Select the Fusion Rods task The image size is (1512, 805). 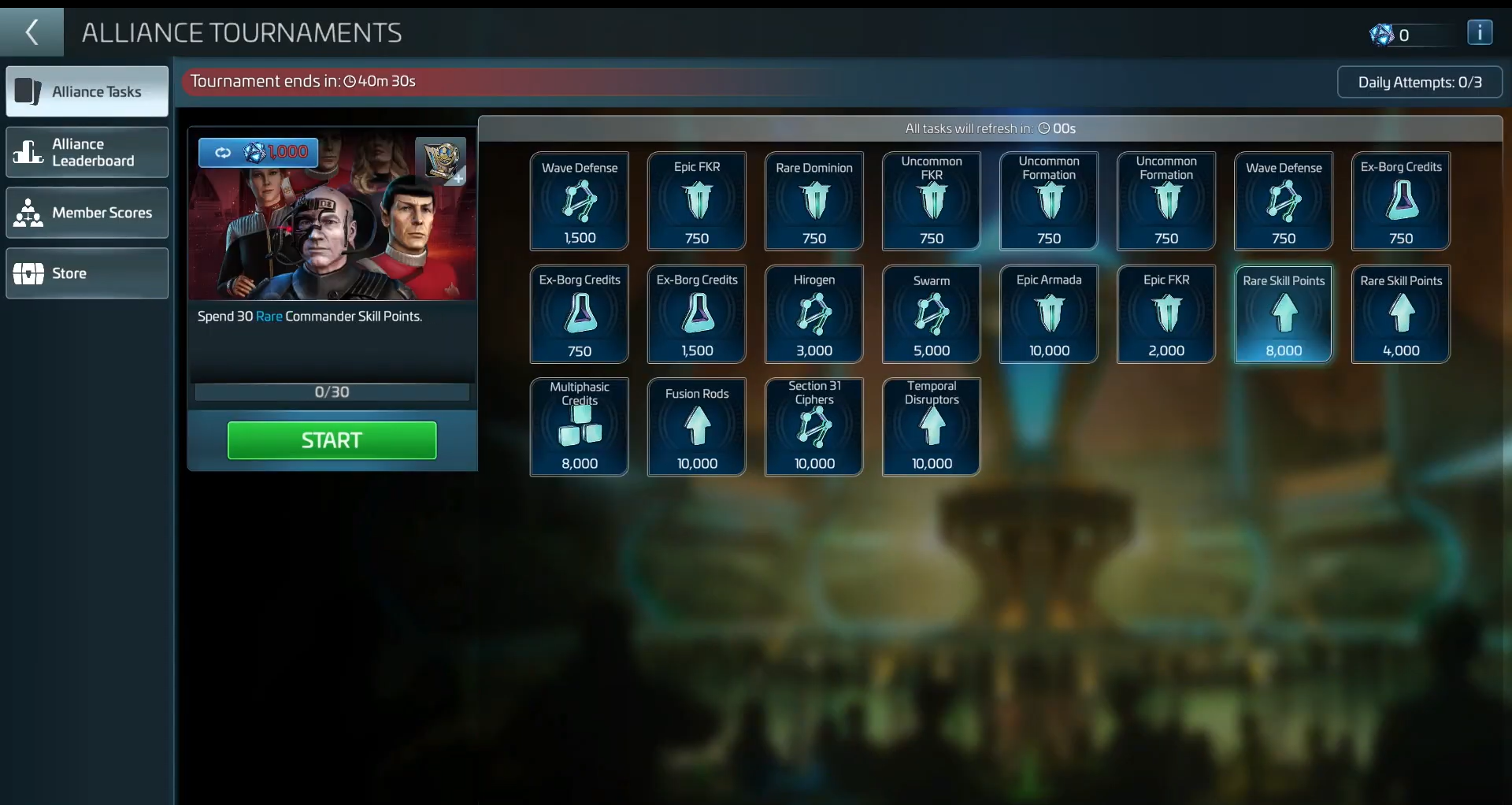[696, 427]
